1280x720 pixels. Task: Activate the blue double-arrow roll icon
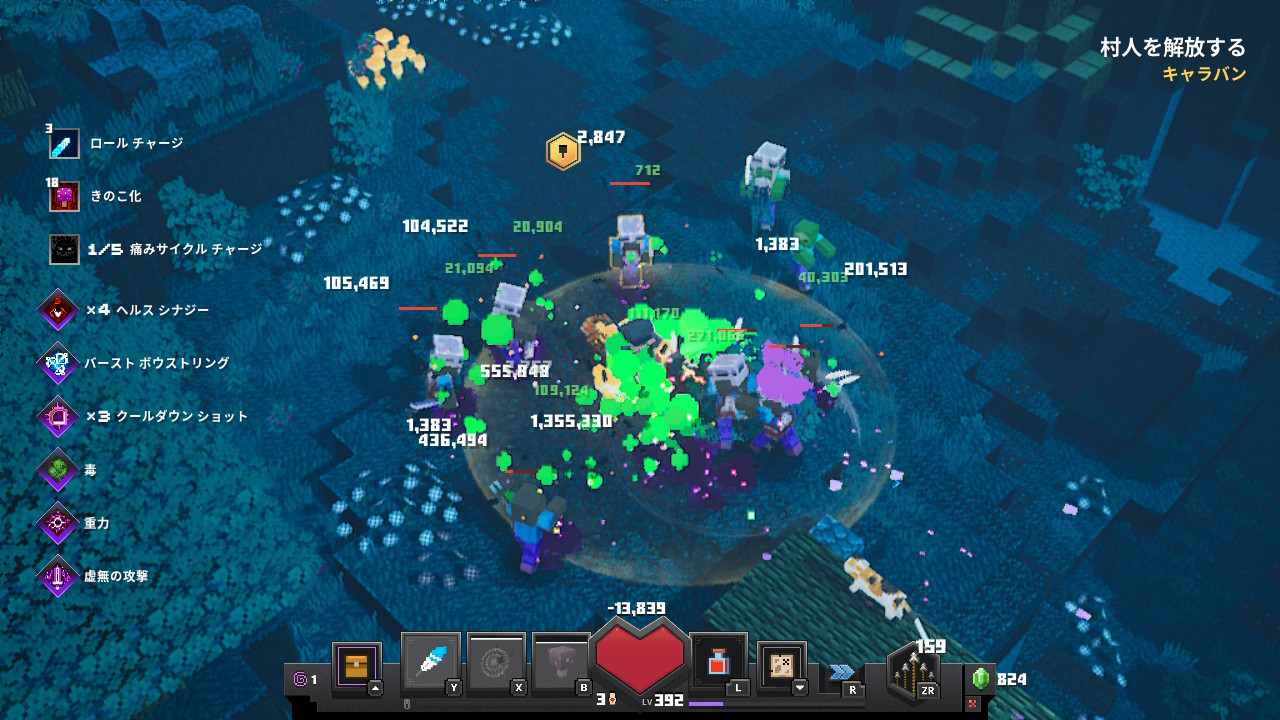click(x=842, y=671)
